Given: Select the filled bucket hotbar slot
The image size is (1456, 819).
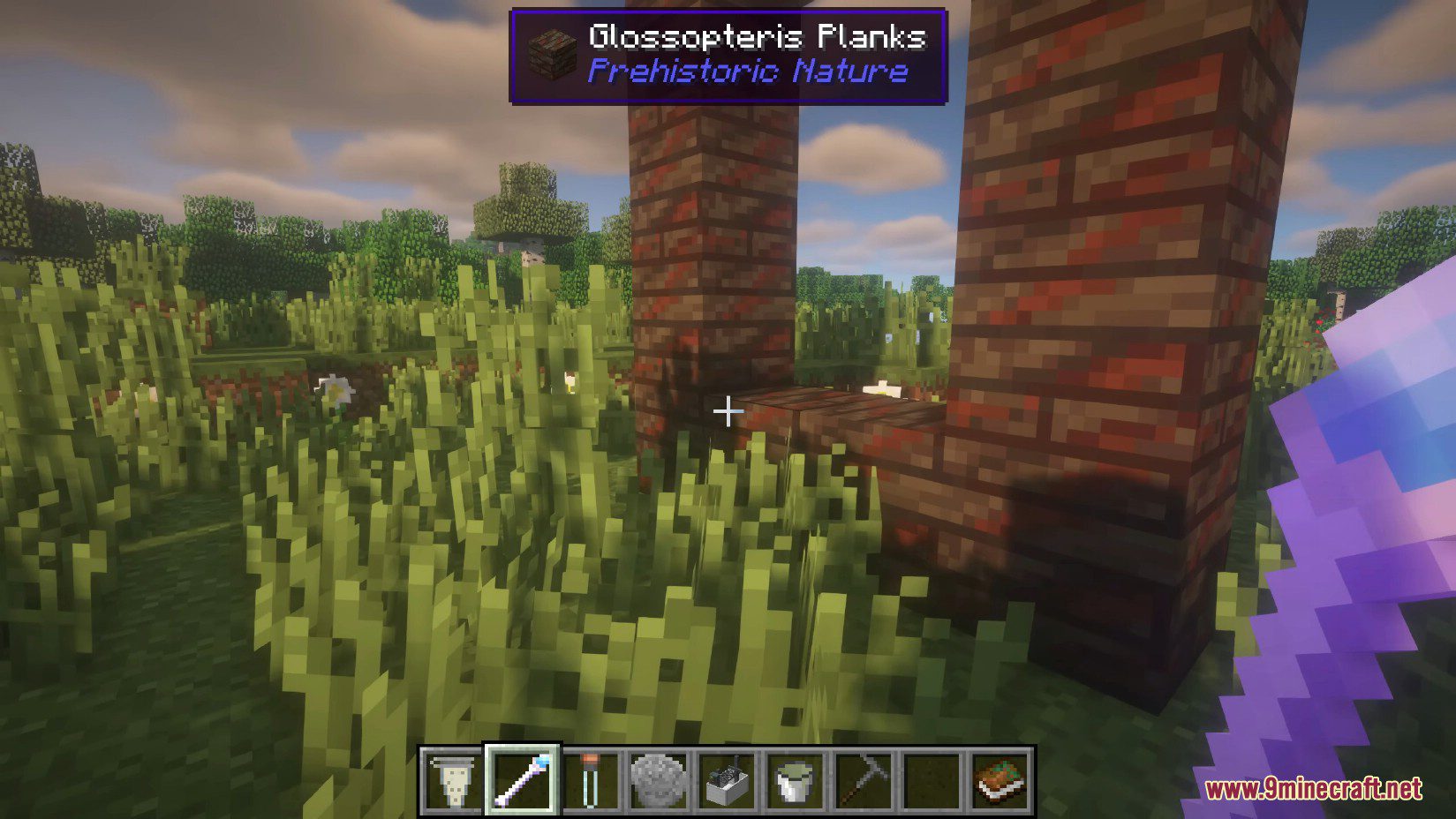Looking at the screenshot, I should (x=796, y=780).
